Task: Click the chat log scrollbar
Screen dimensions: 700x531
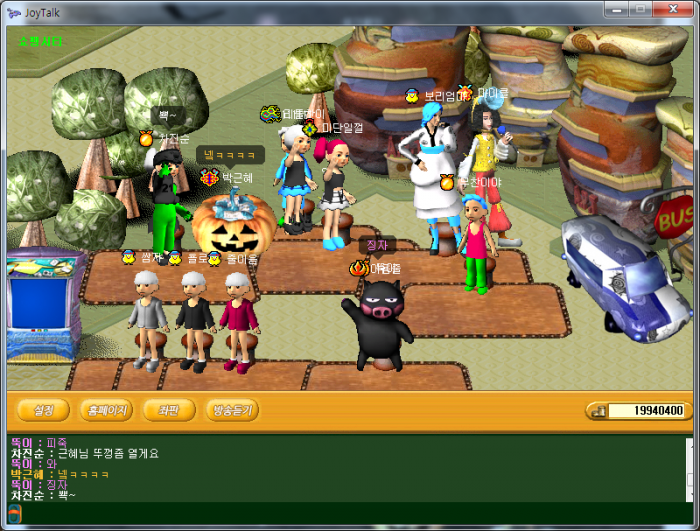Action: click(688, 468)
